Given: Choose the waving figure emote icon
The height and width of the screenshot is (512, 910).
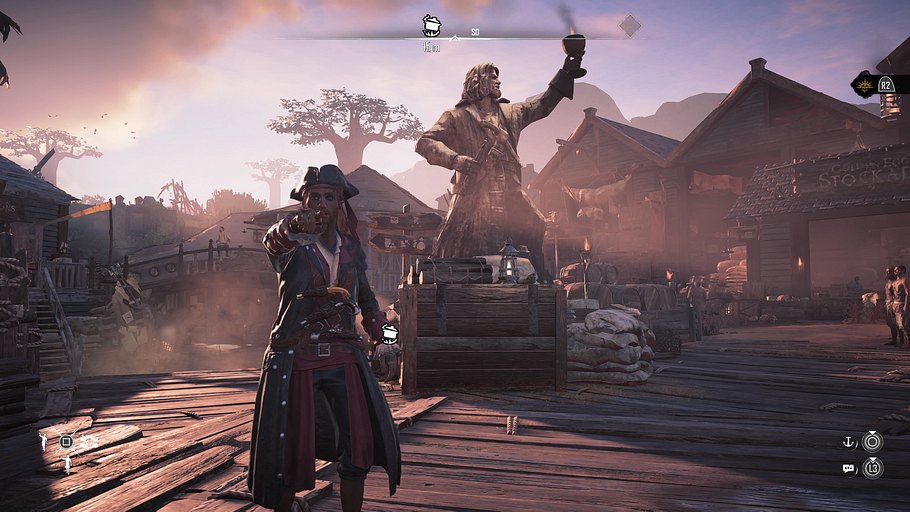Looking at the screenshot, I should click(x=43, y=440).
